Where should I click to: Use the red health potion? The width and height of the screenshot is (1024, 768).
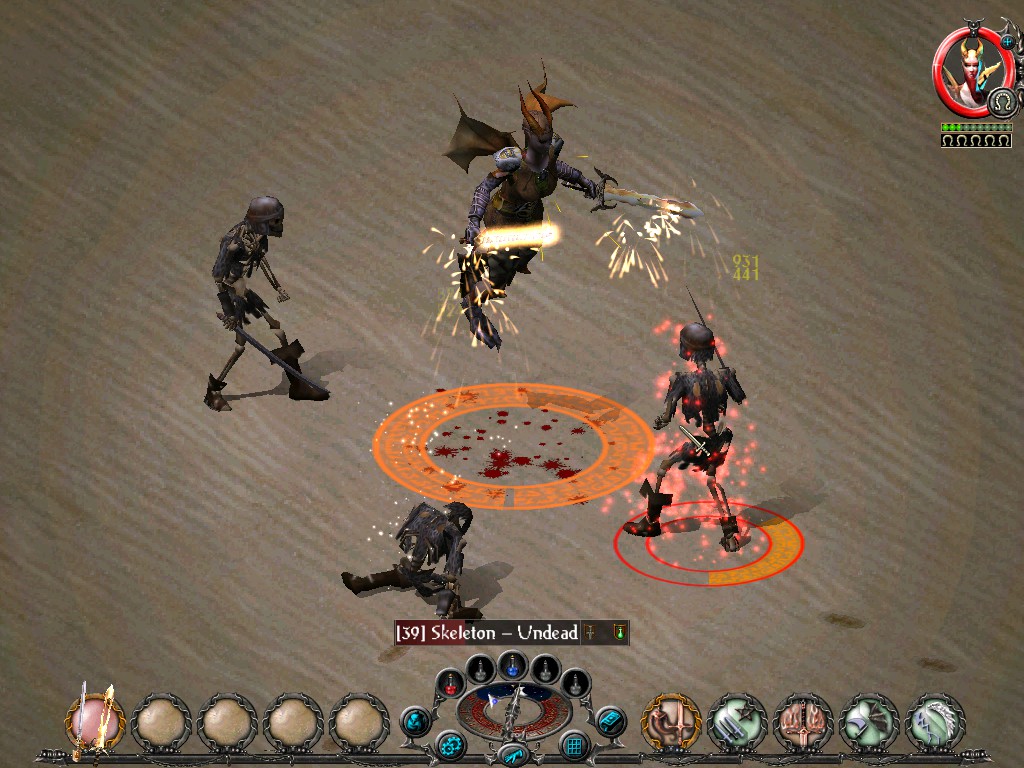[452, 684]
